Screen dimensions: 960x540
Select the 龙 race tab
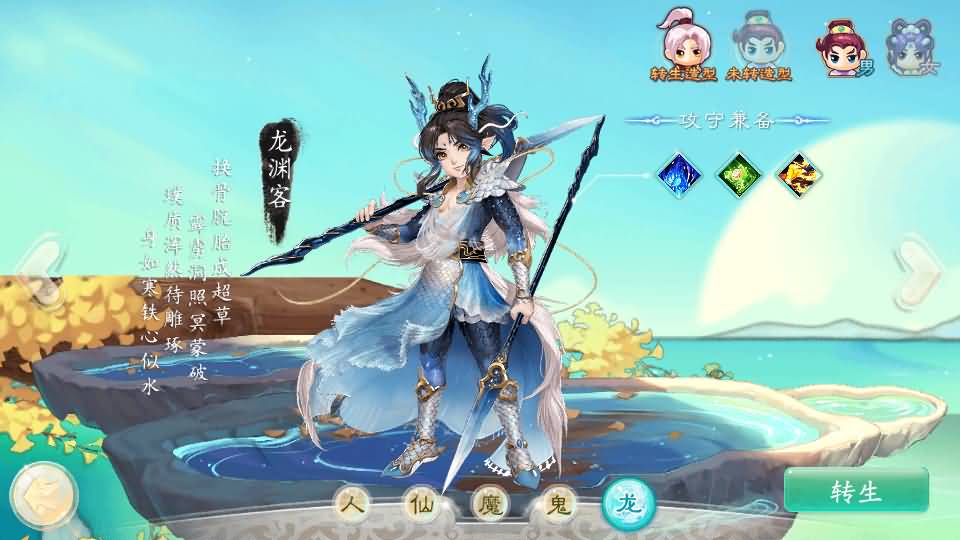pos(627,505)
